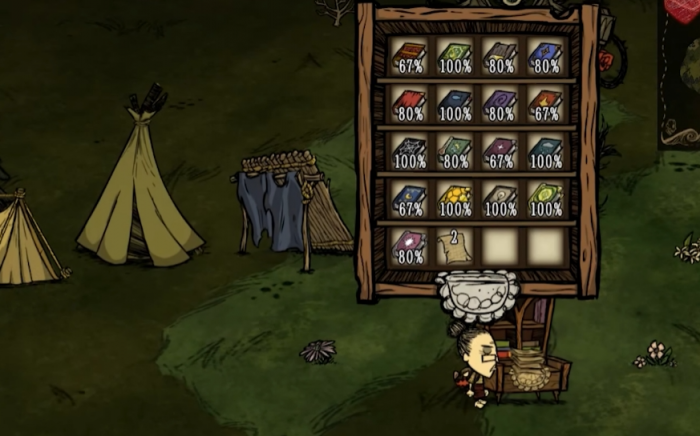Choose the orange flame book at 67%
Viewport: 700px width, 436px height.
point(545,104)
